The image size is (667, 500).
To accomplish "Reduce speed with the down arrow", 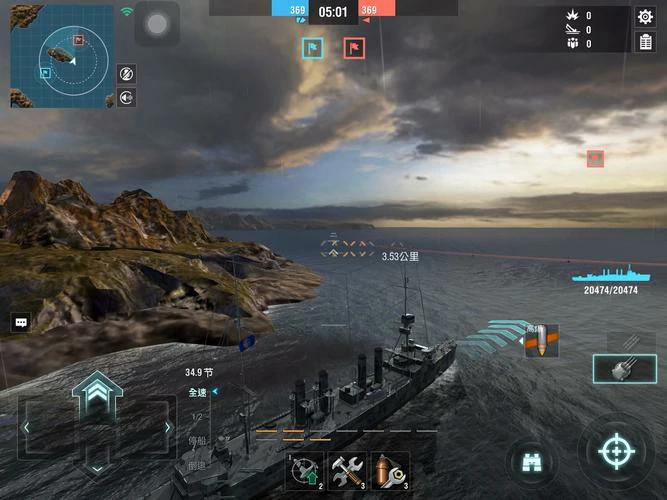I will point(96,464).
